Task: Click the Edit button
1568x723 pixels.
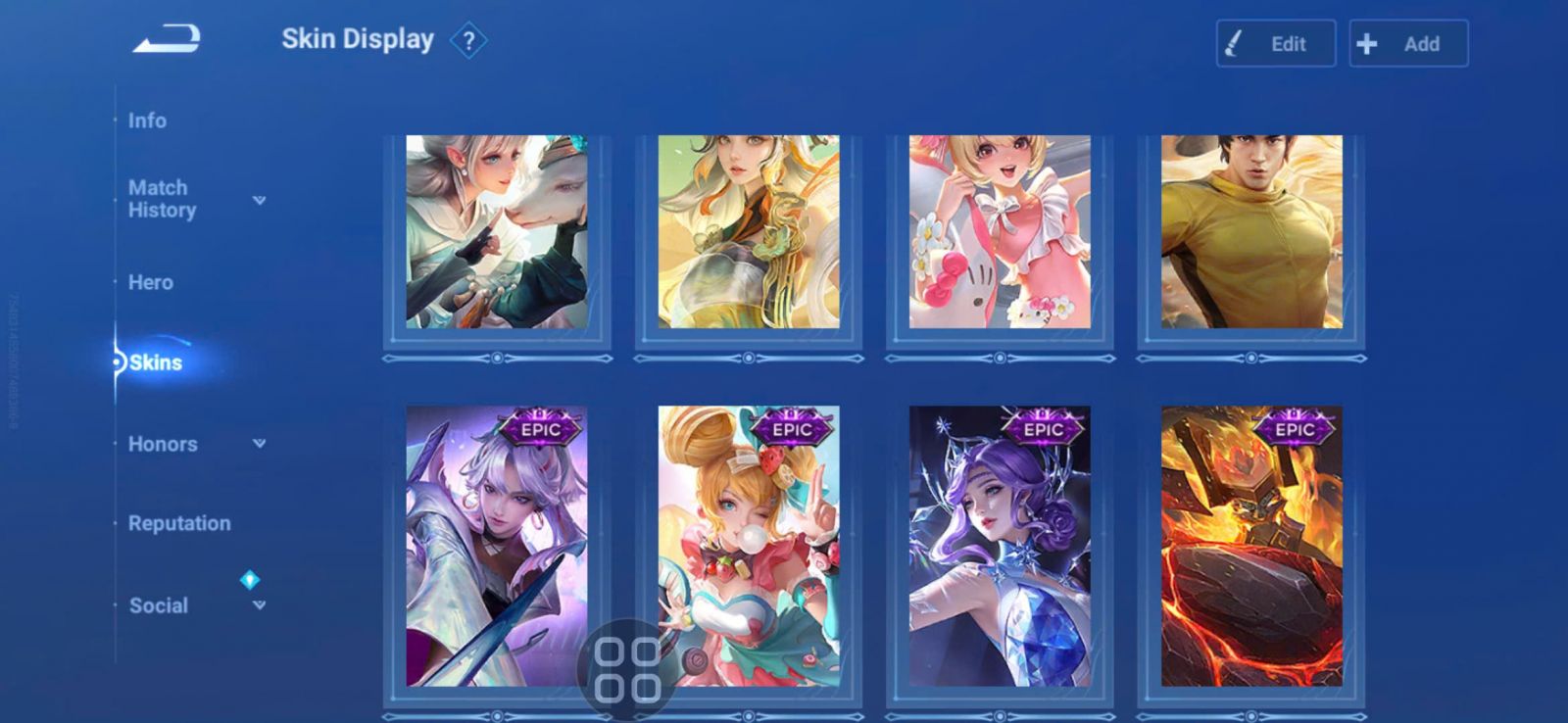Action: (1275, 44)
